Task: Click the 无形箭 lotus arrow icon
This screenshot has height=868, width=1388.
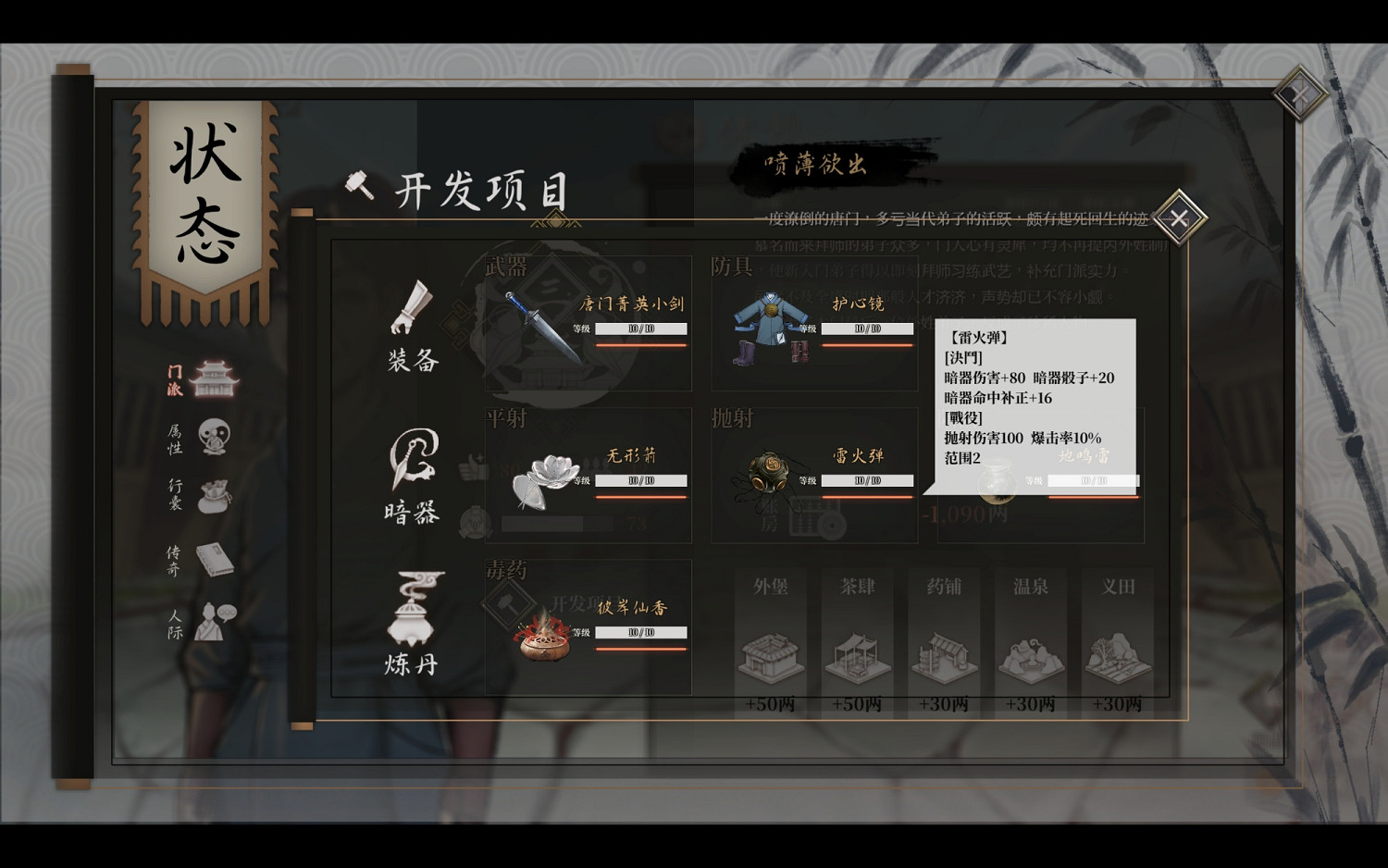Action: (x=548, y=481)
